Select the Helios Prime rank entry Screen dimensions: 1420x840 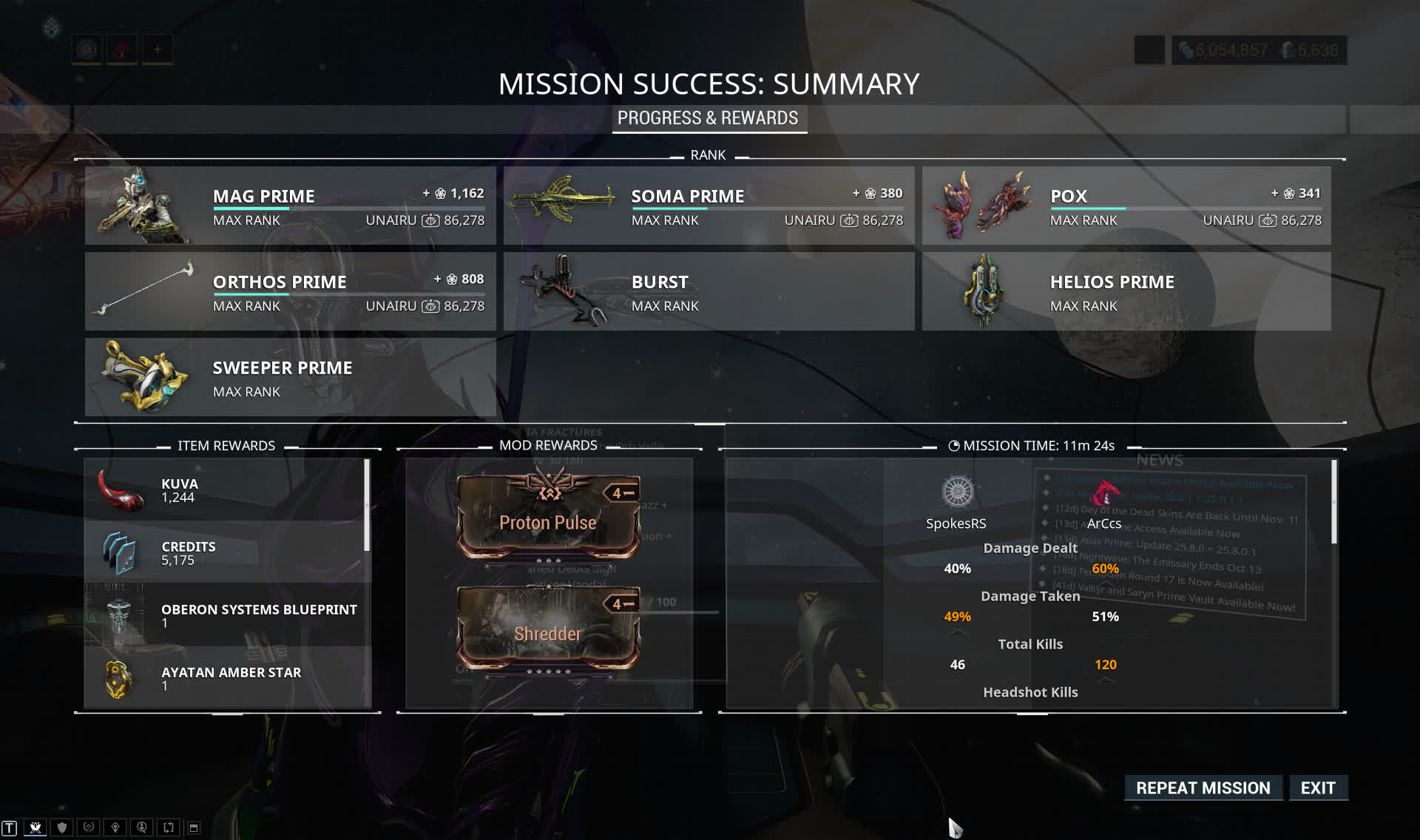[1126, 291]
